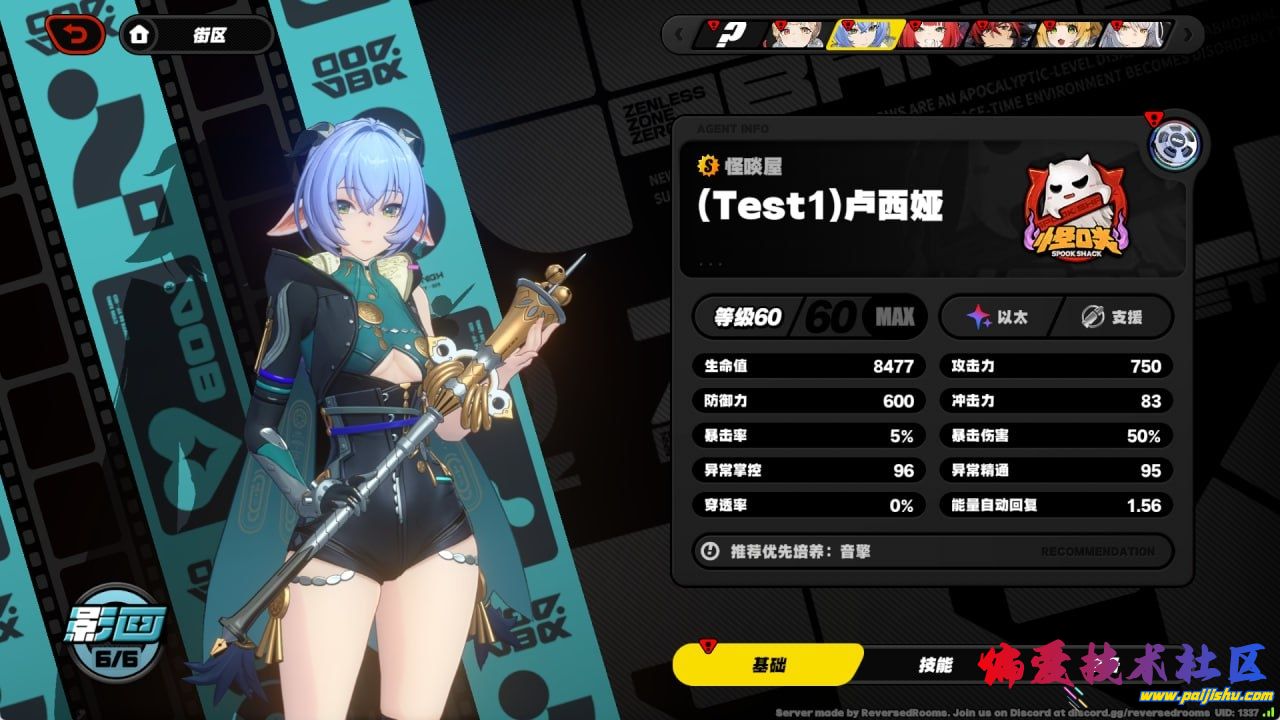Go home via the 街区 button
This screenshot has width=1280, height=720.
coord(196,36)
